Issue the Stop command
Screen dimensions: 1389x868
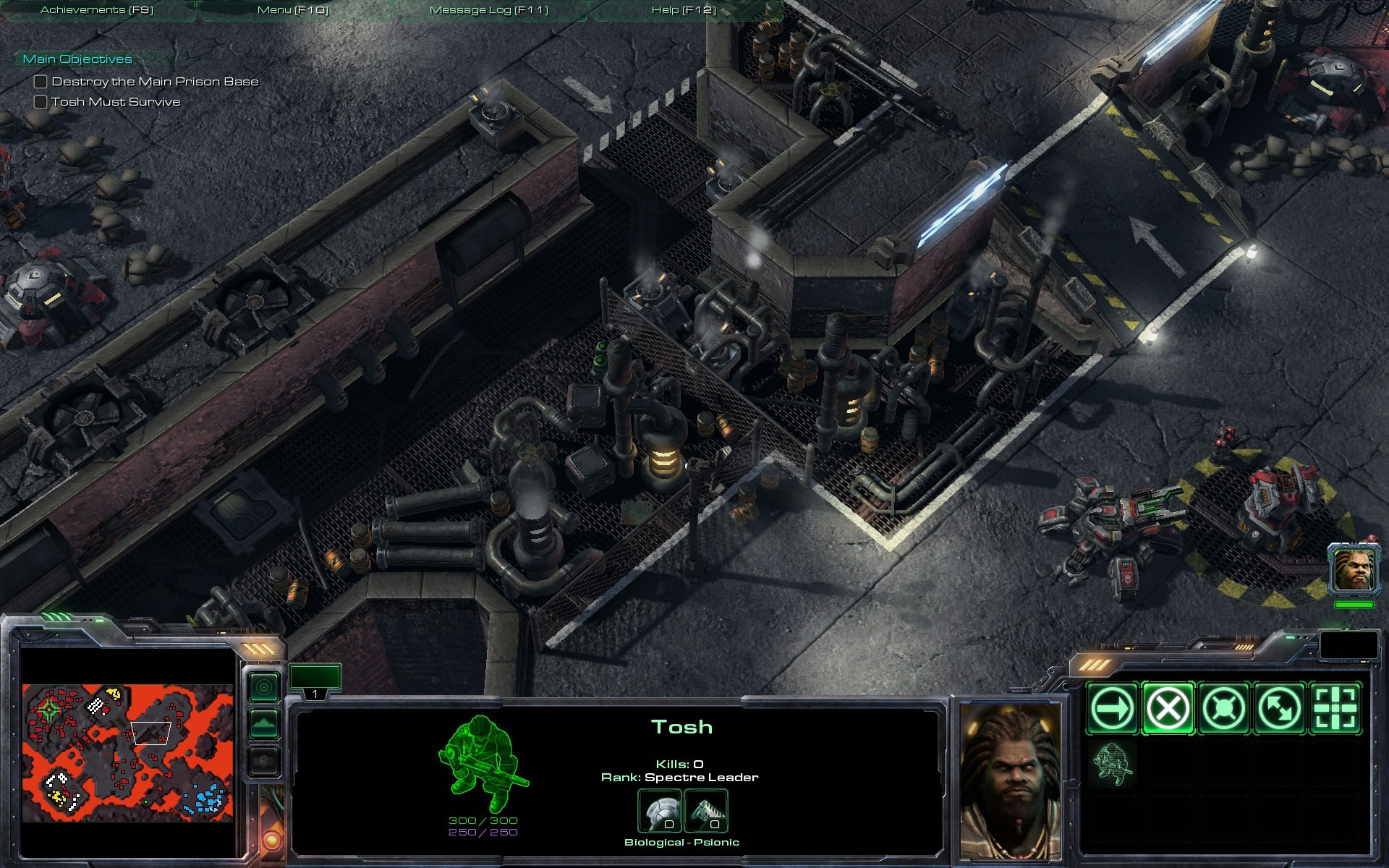coord(1168,708)
